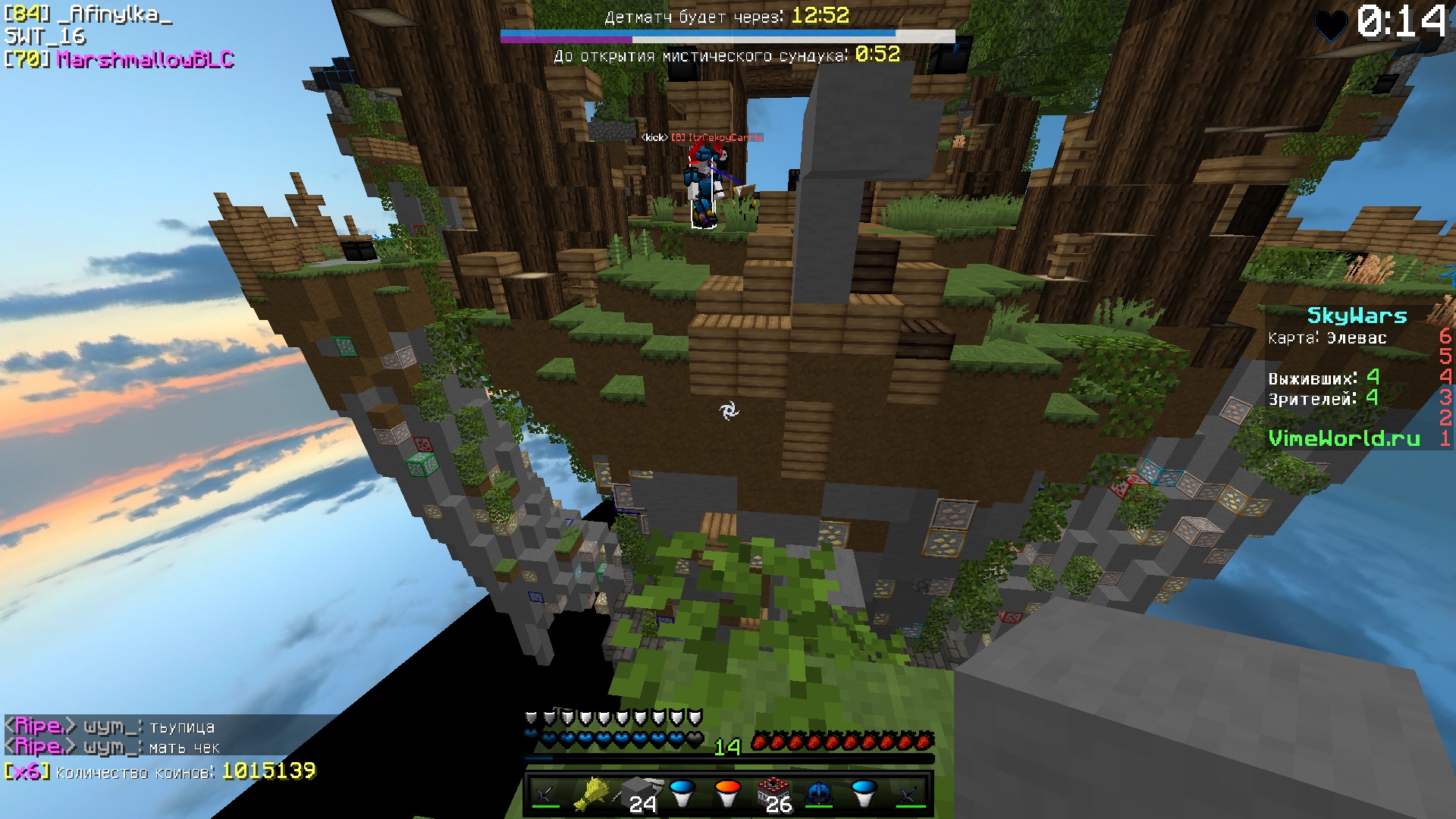Equip the orange lava bucket

coord(727,794)
